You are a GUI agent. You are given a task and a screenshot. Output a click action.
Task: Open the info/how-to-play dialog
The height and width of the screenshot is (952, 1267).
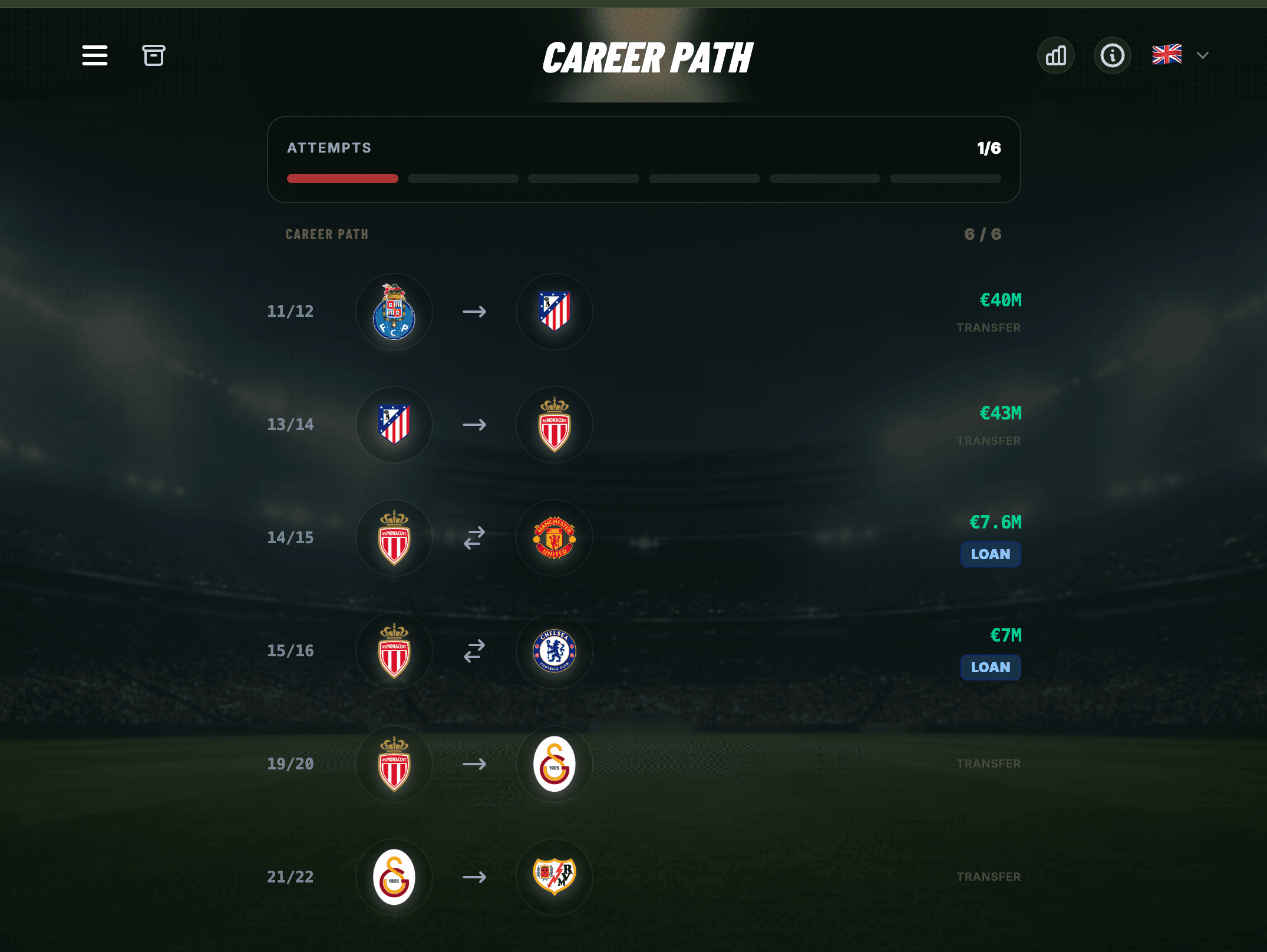point(1112,55)
